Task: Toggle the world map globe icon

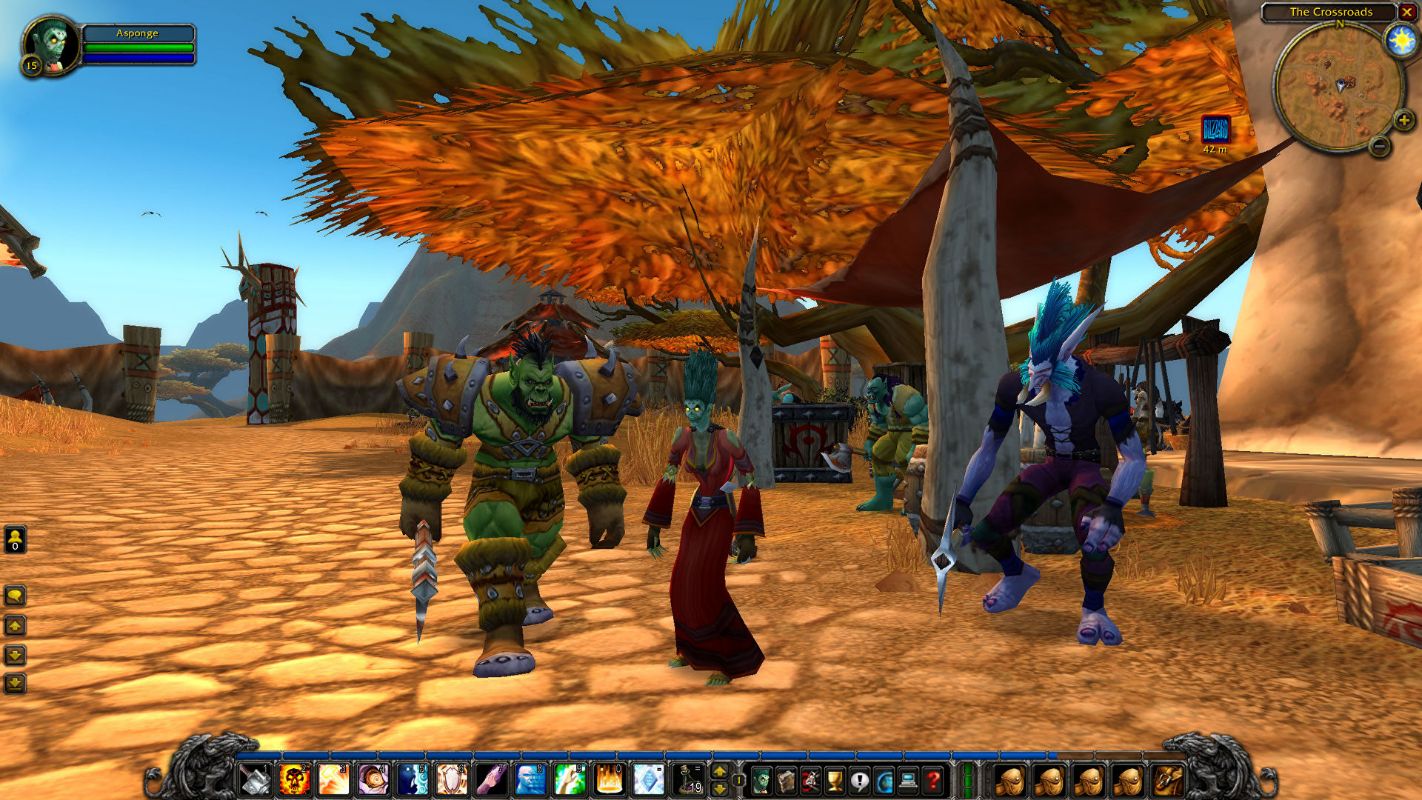Action: [x=884, y=780]
